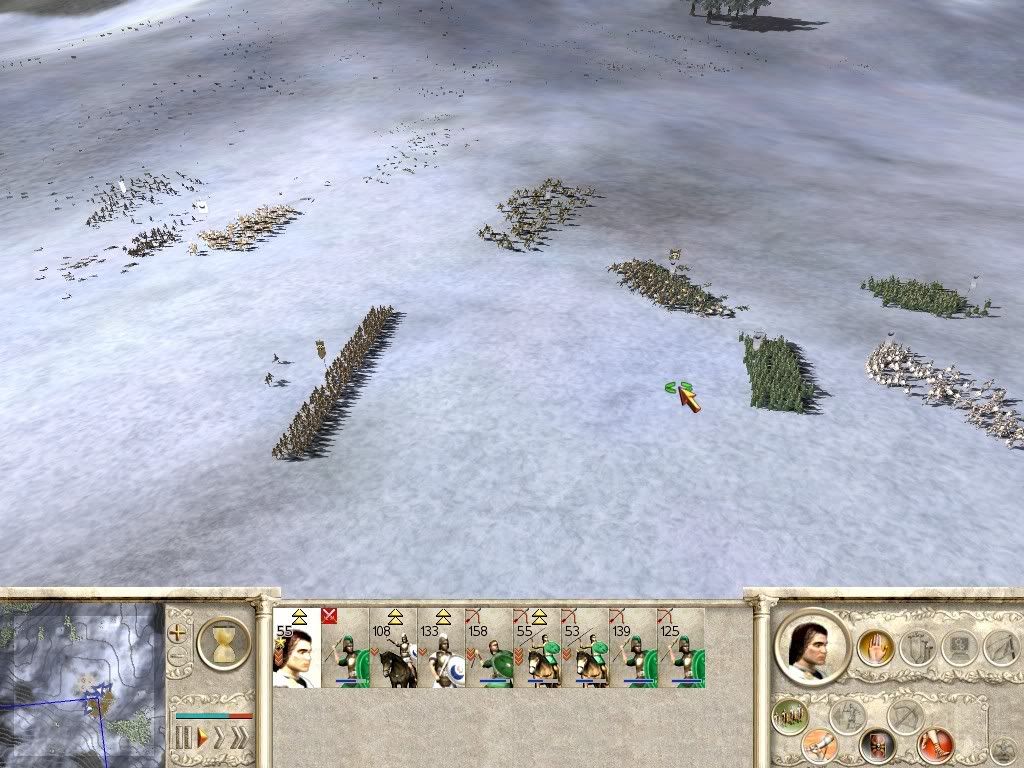Click the hourglass battle timer button
The image size is (1024, 768).
coord(223,643)
